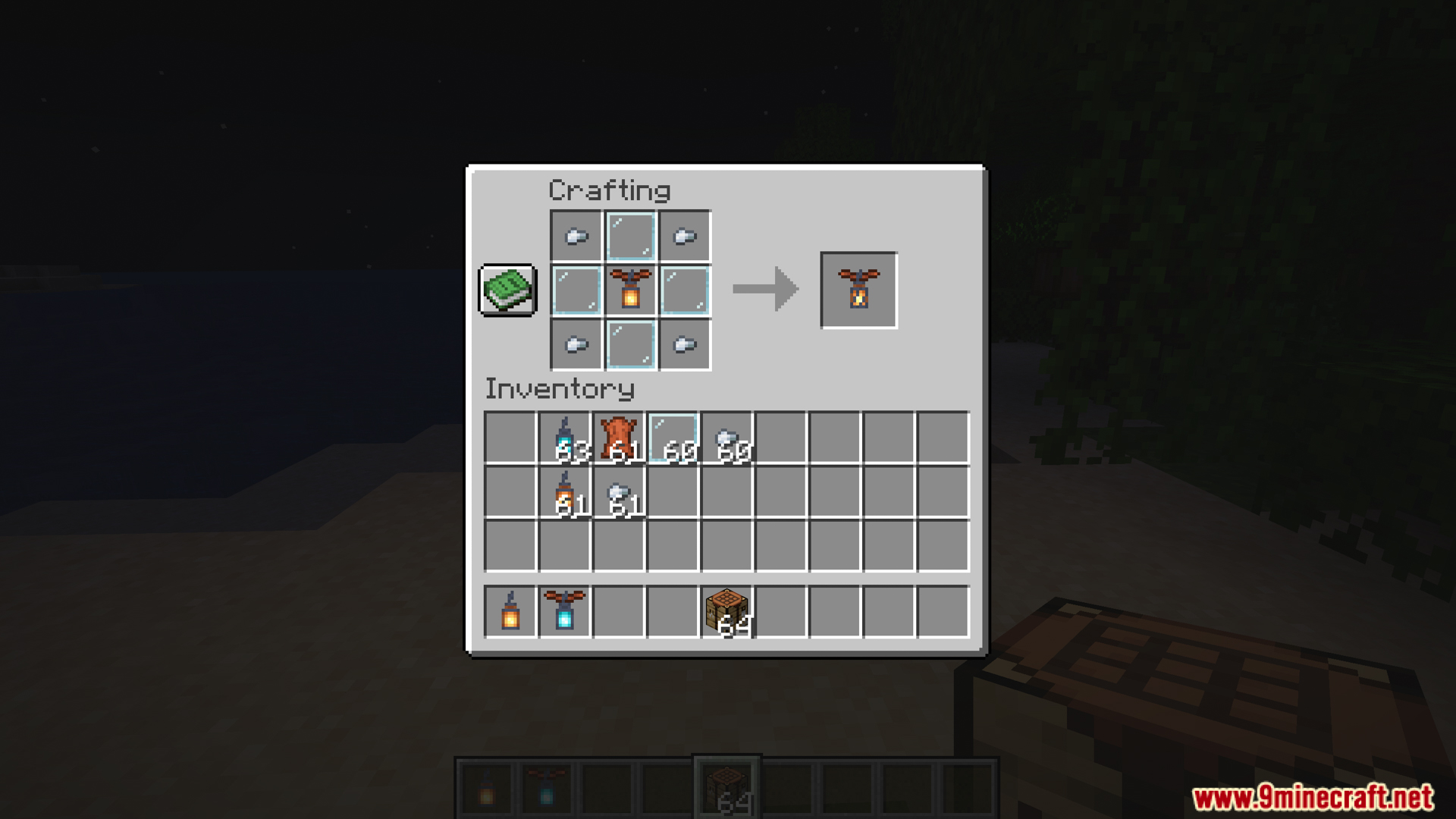This screenshot has width=1456, height=819.
Task: Select the soul lantern stack of 63
Action: (x=565, y=438)
